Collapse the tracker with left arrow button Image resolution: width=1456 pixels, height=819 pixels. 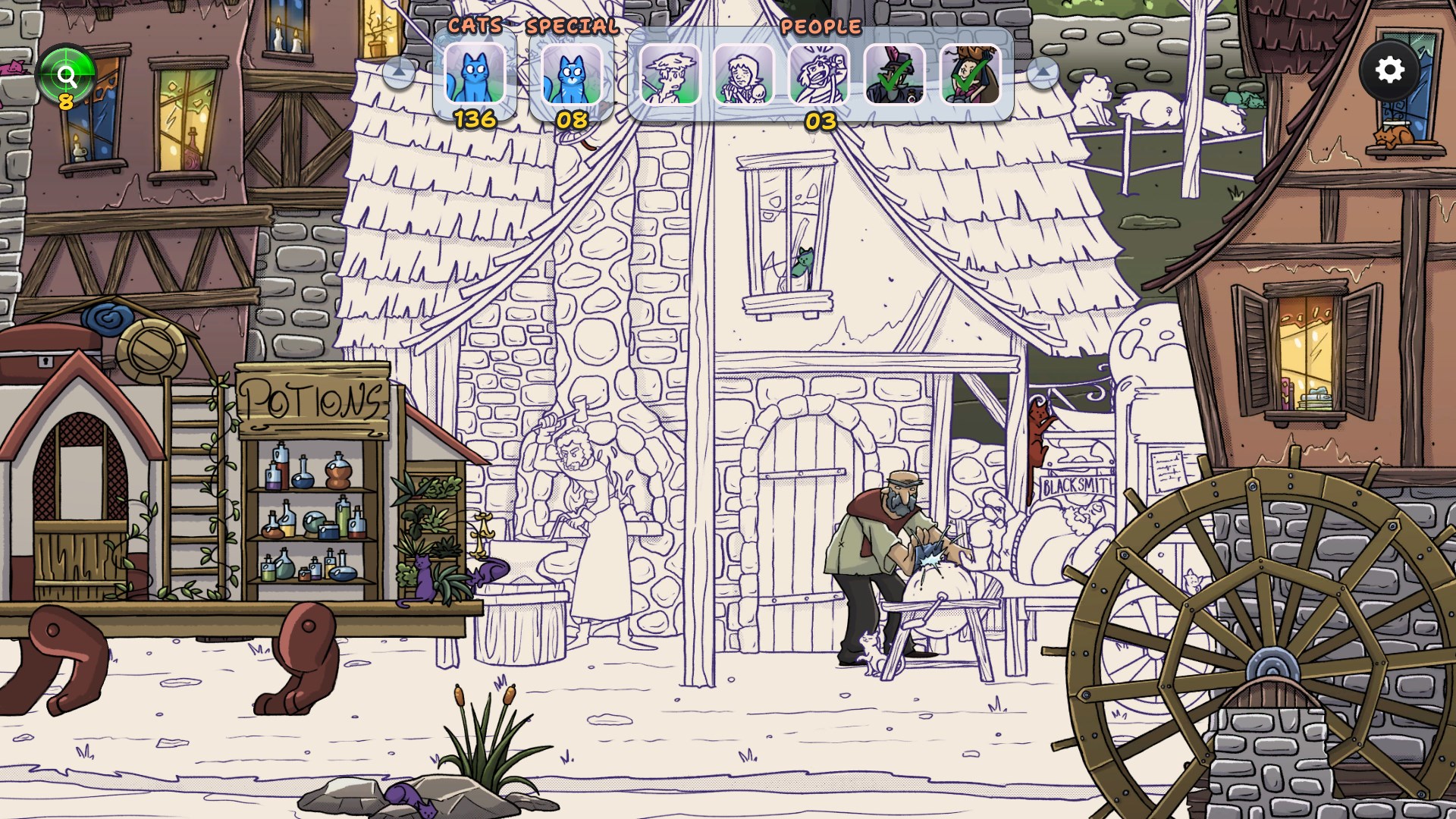[399, 73]
